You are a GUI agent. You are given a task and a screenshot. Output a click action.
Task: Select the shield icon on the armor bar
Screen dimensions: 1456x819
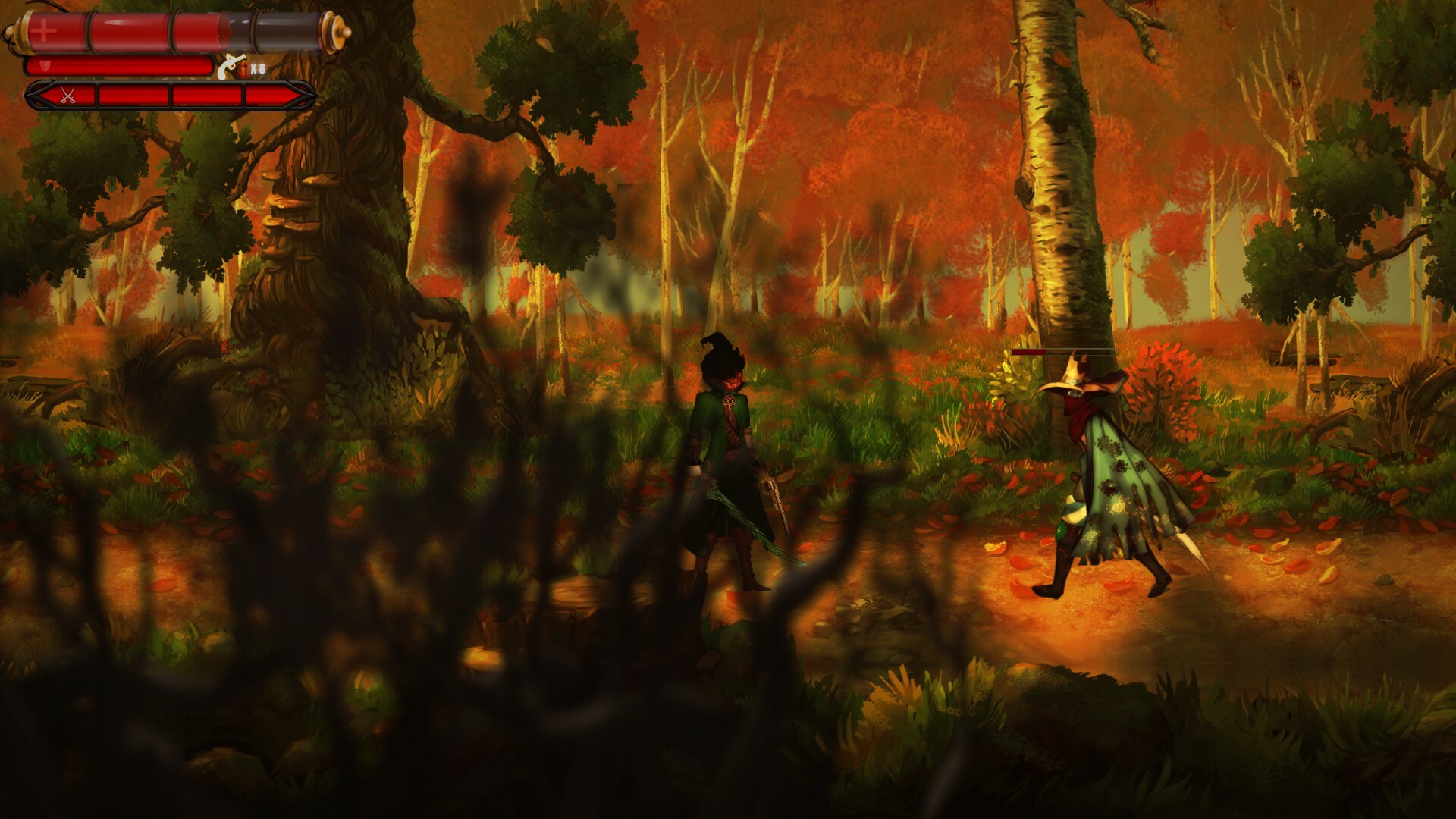[x=45, y=64]
